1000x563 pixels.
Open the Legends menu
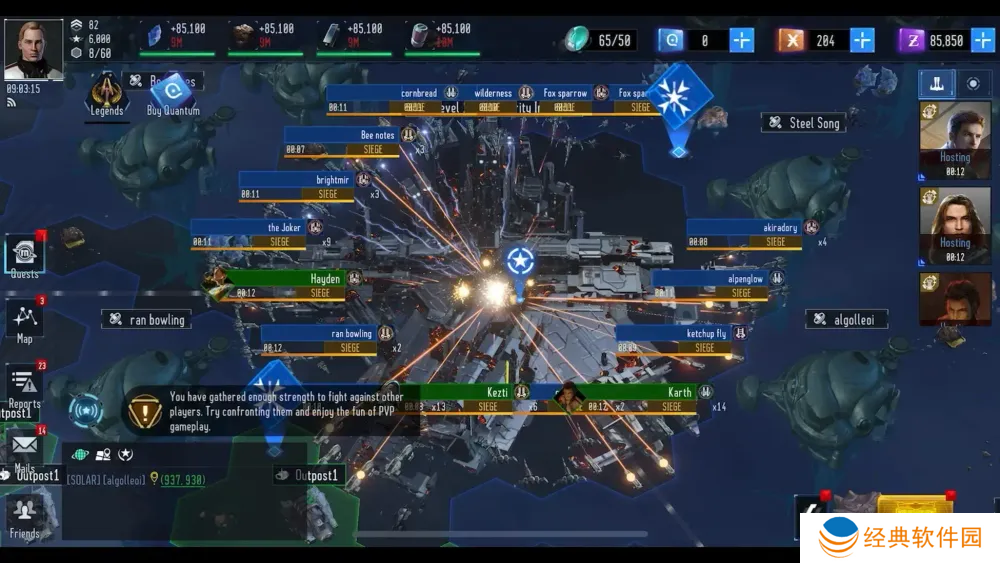tap(106, 95)
